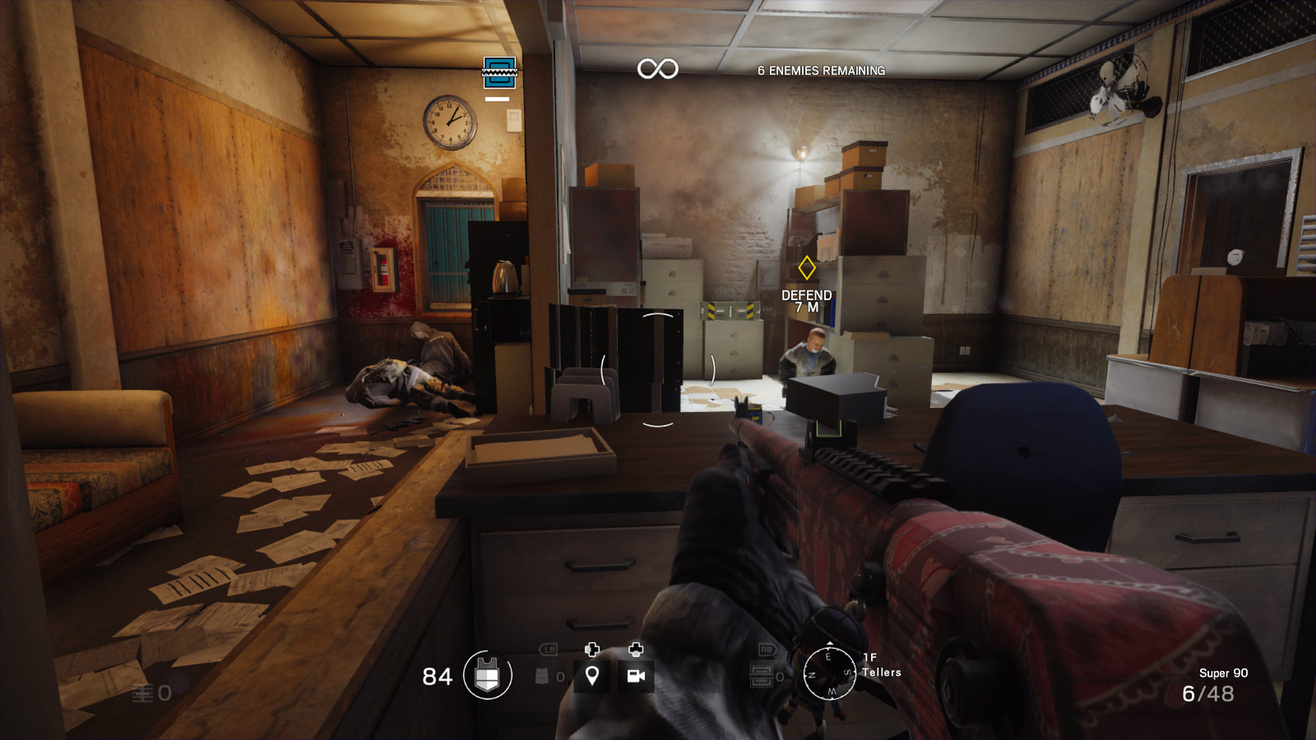Open the observation camera icon

pos(635,677)
